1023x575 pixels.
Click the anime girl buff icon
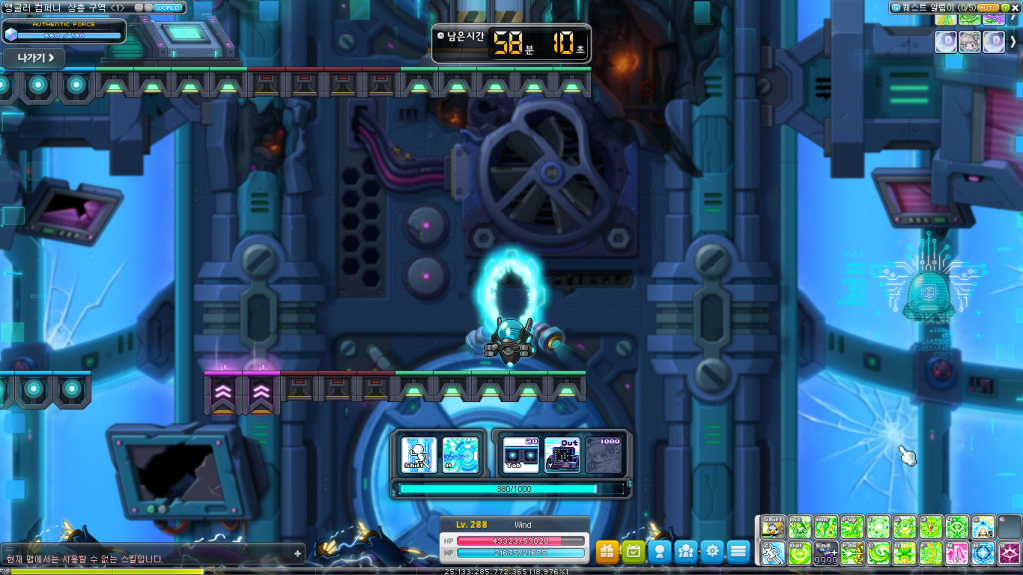[x=969, y=41]
